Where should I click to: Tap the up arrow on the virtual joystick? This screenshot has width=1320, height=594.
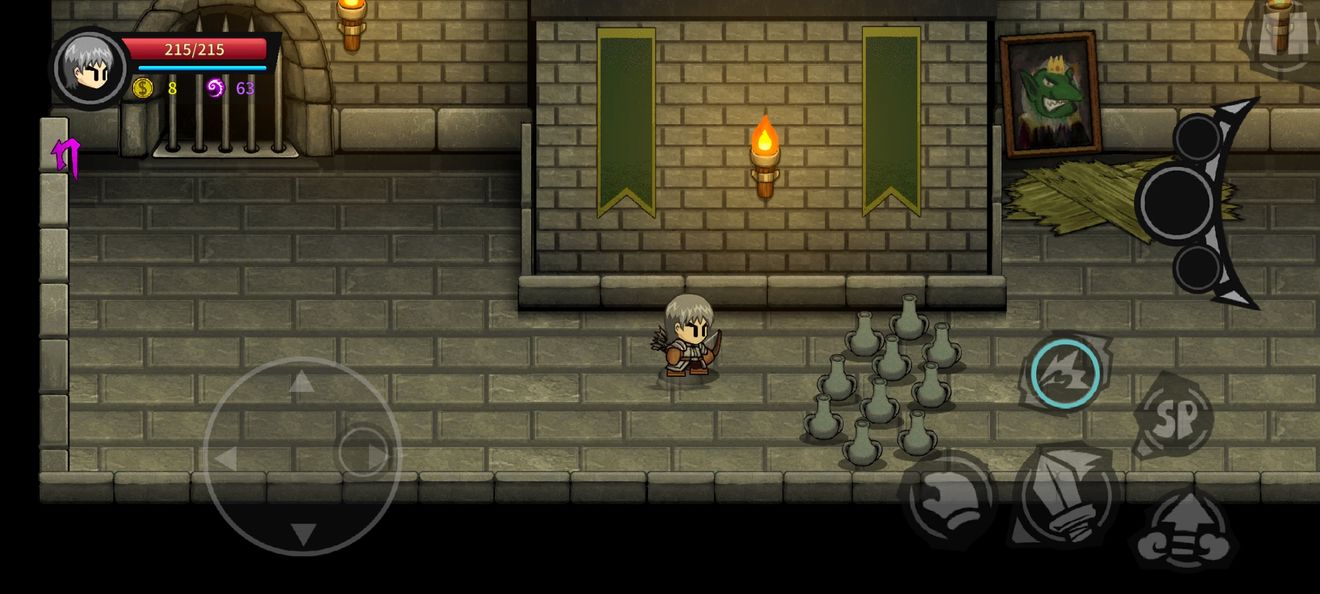click(x=301, y=381)
